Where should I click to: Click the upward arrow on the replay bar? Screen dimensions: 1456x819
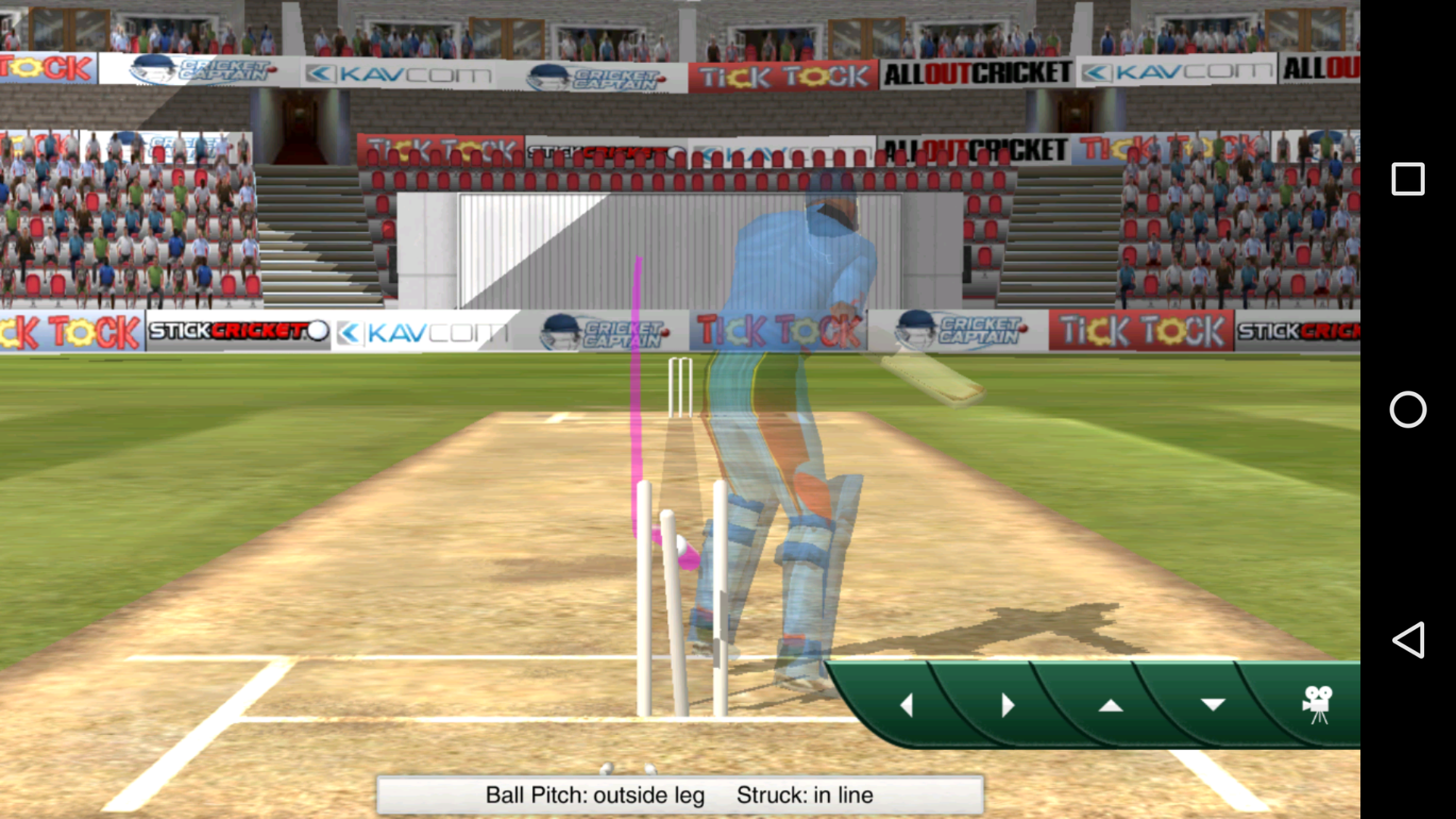1111,705
